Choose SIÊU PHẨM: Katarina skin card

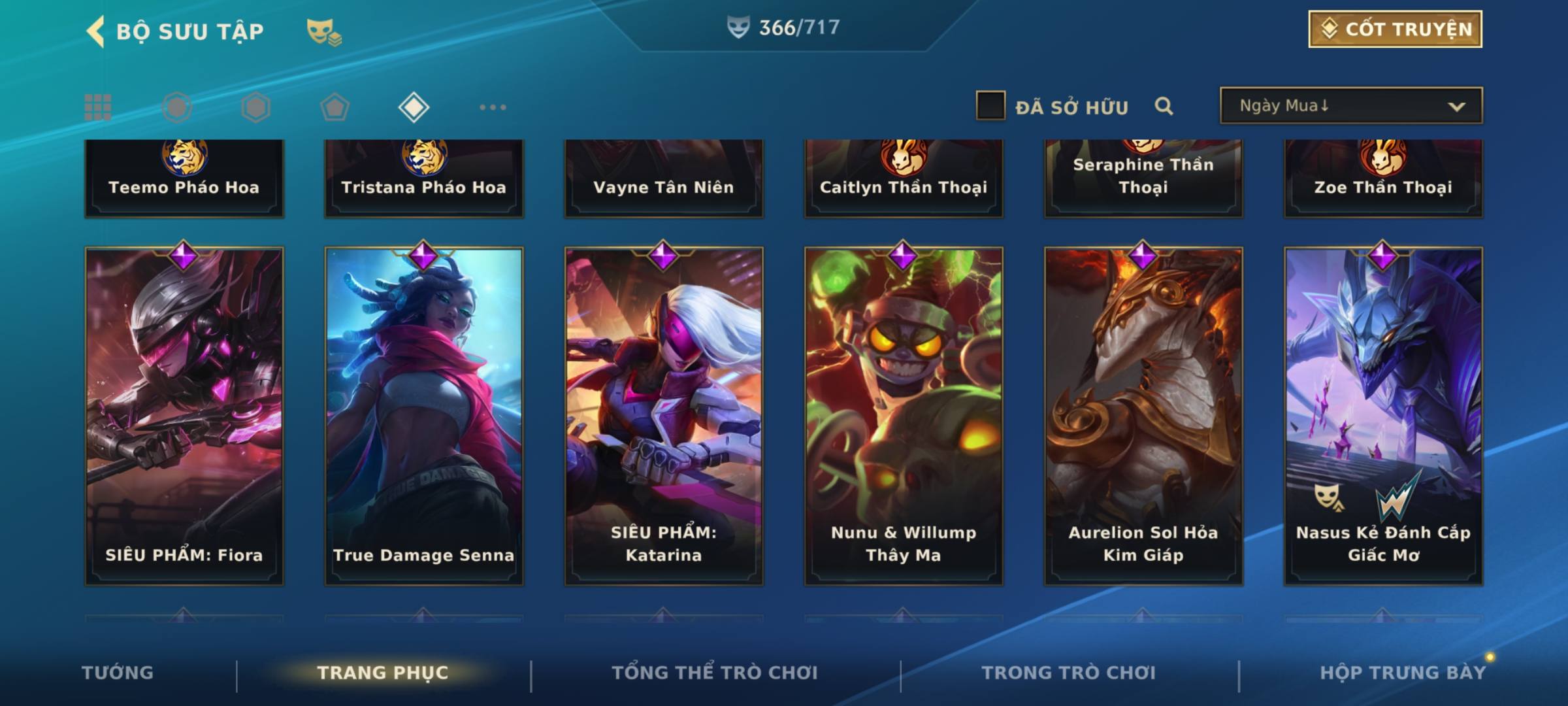[x=664, y=416]
